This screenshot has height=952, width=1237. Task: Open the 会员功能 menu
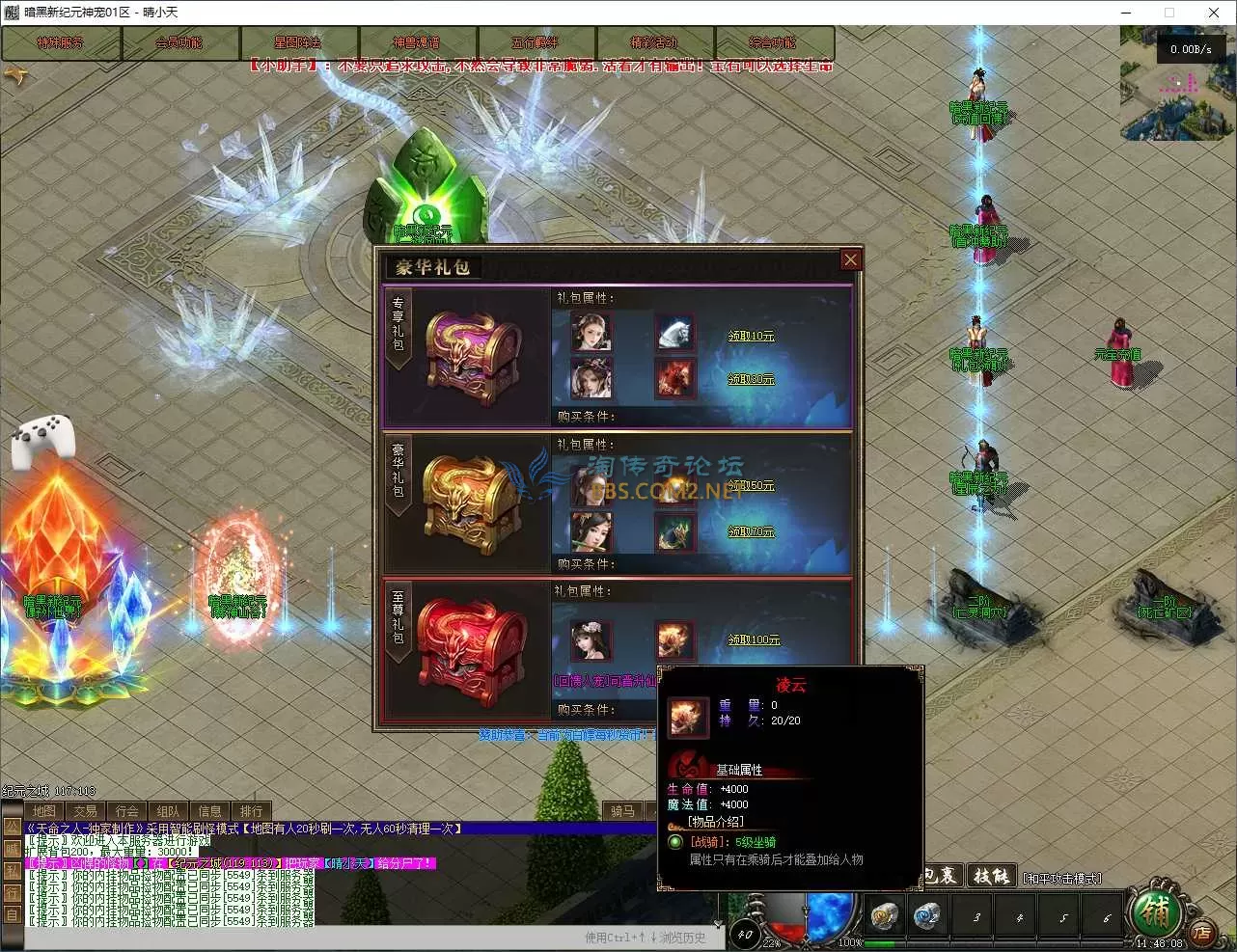[179, 43]
